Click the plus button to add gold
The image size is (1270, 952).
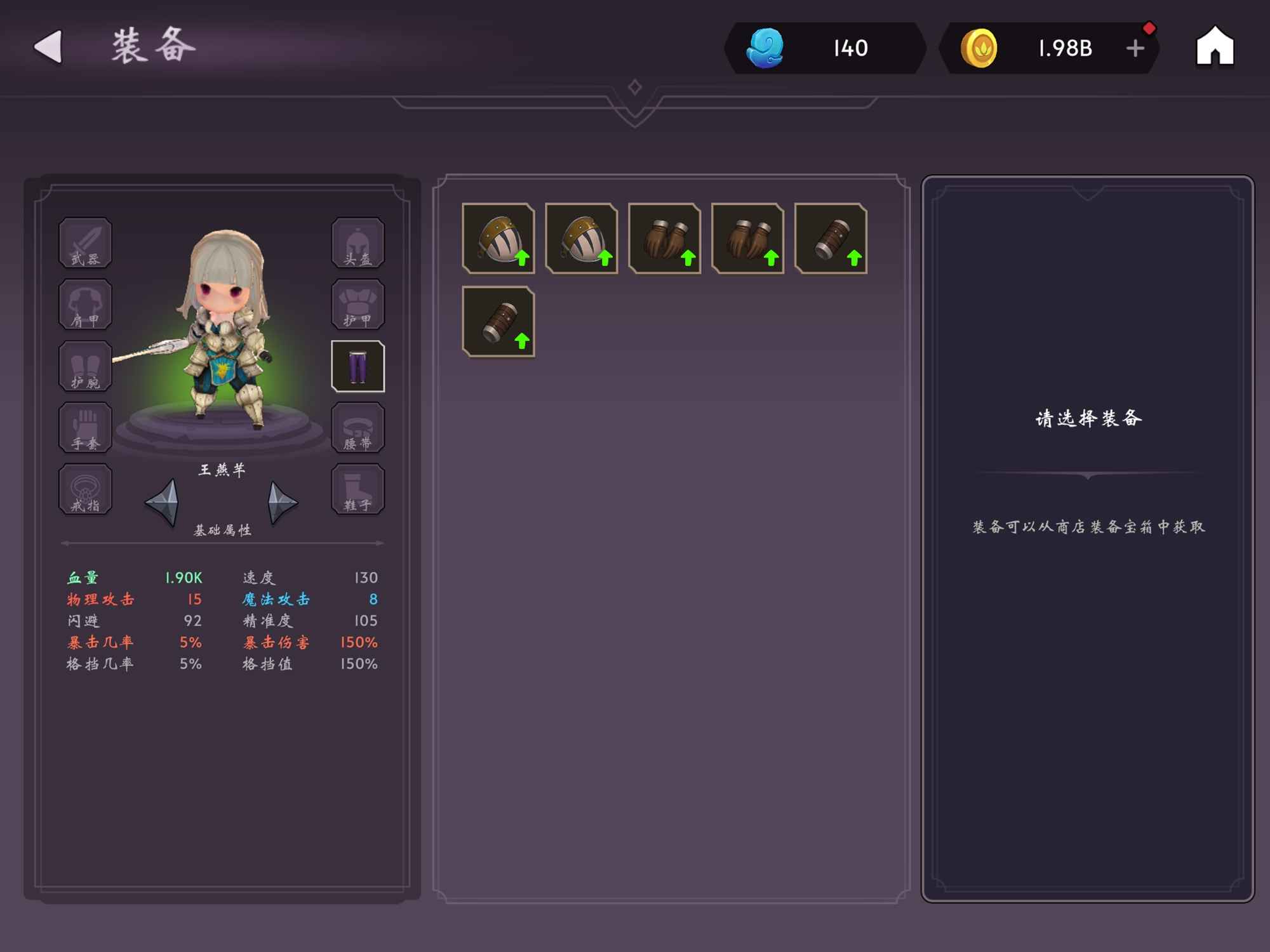(x=1134, y=47)
